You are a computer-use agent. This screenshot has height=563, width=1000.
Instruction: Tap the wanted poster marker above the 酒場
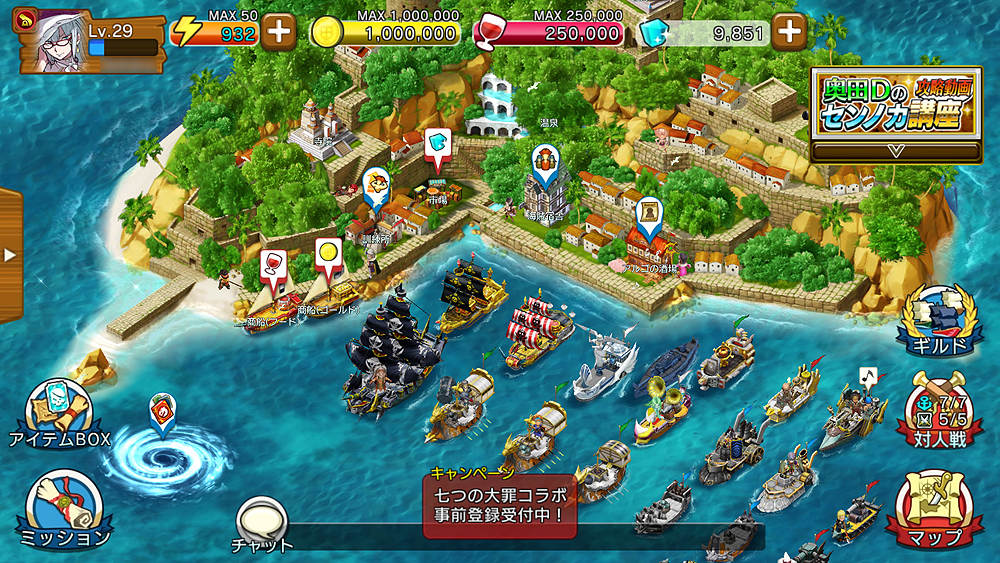(649, 215)
